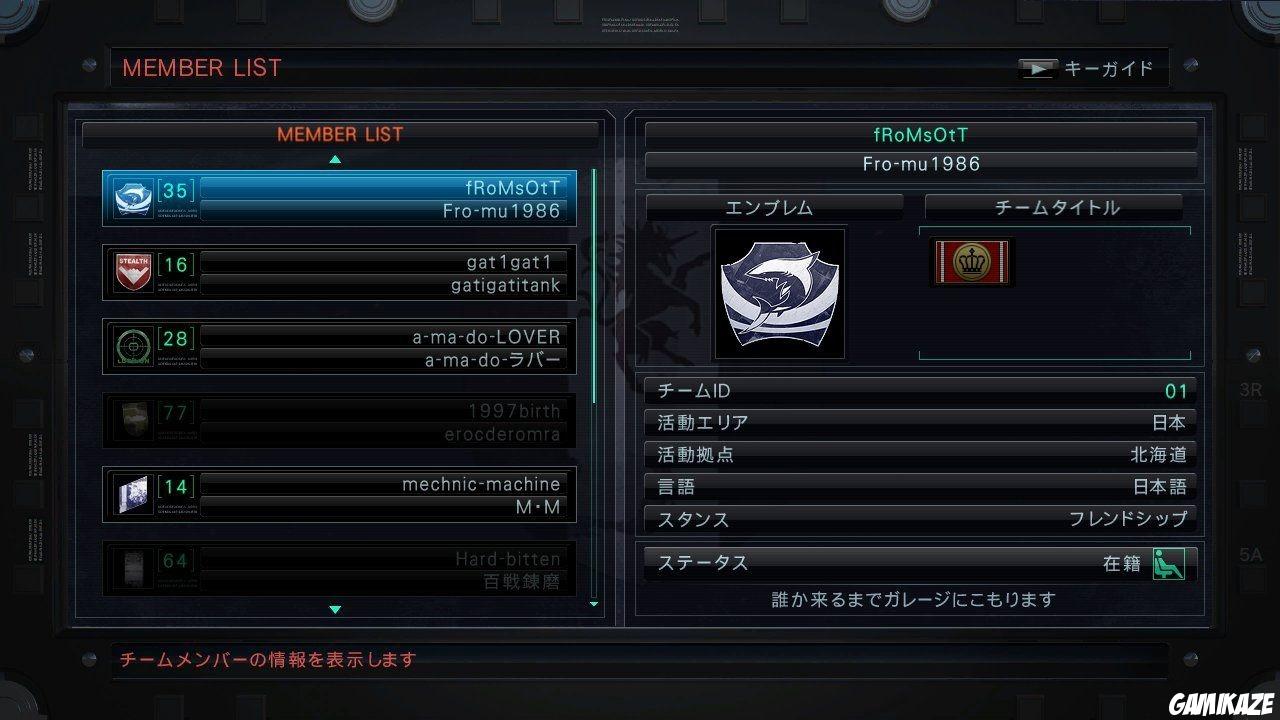
Task: Click the green garage chair status icon
Action: (x=1170, y=563)
